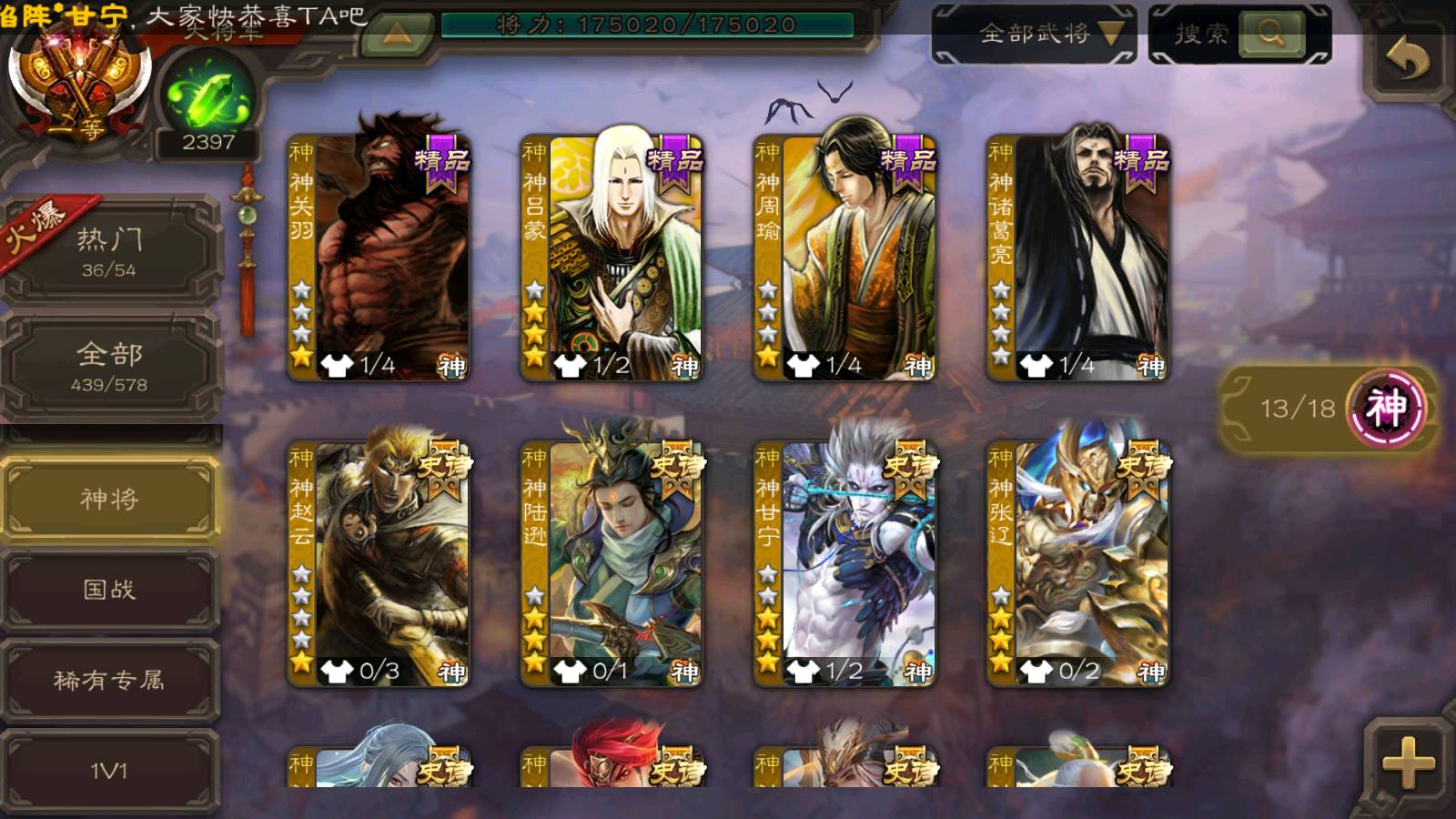Screen dimensions: 1456x819
Task: Tap the yellow plus button
Action: pyautogui.click(x=1407, y=762)
